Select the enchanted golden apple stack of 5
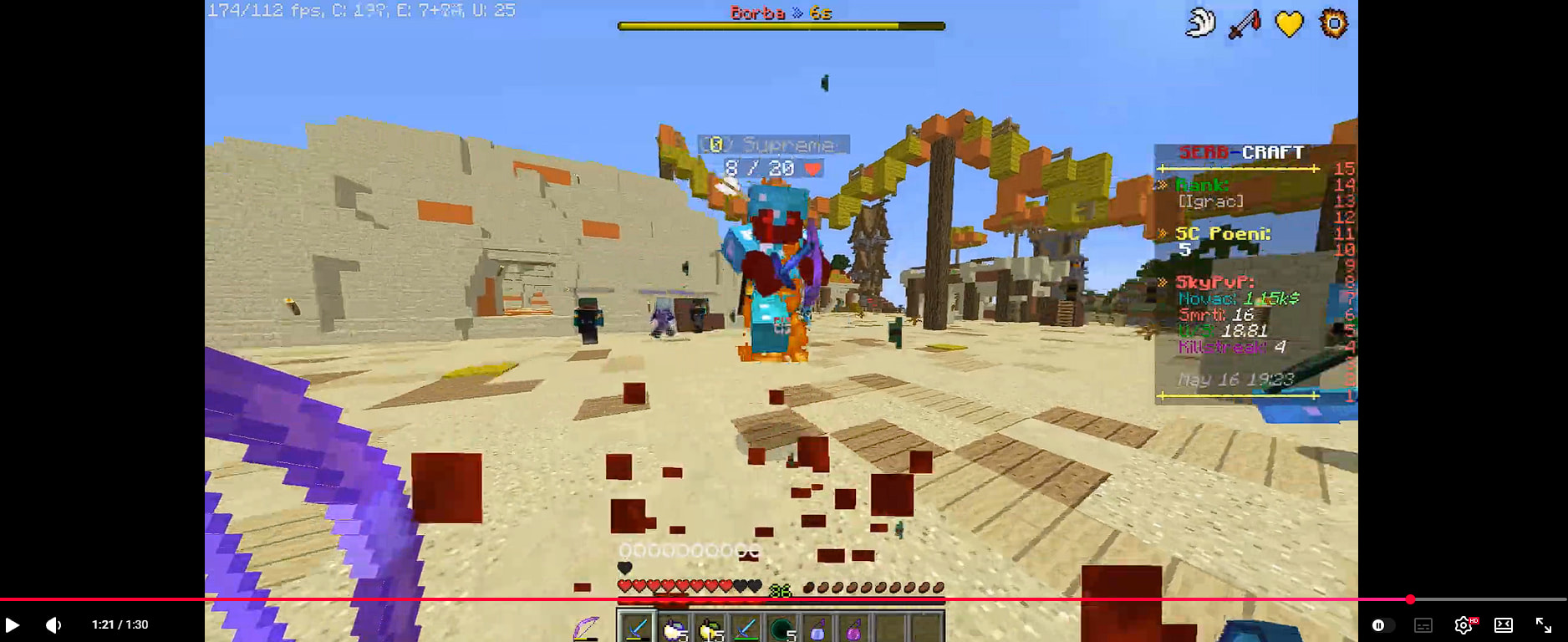 click(674, 629)
